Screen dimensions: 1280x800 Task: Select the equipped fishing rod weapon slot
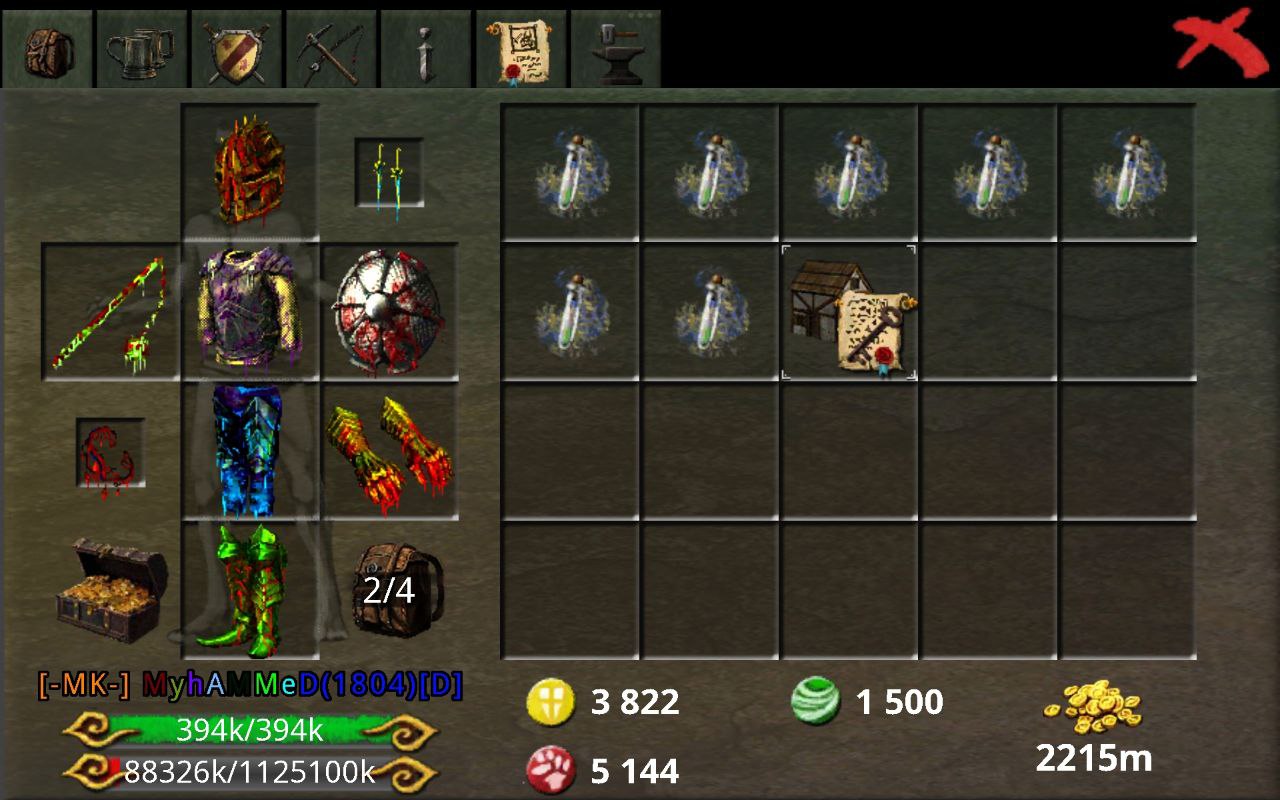pyautogui.click(x=110, y=312)
